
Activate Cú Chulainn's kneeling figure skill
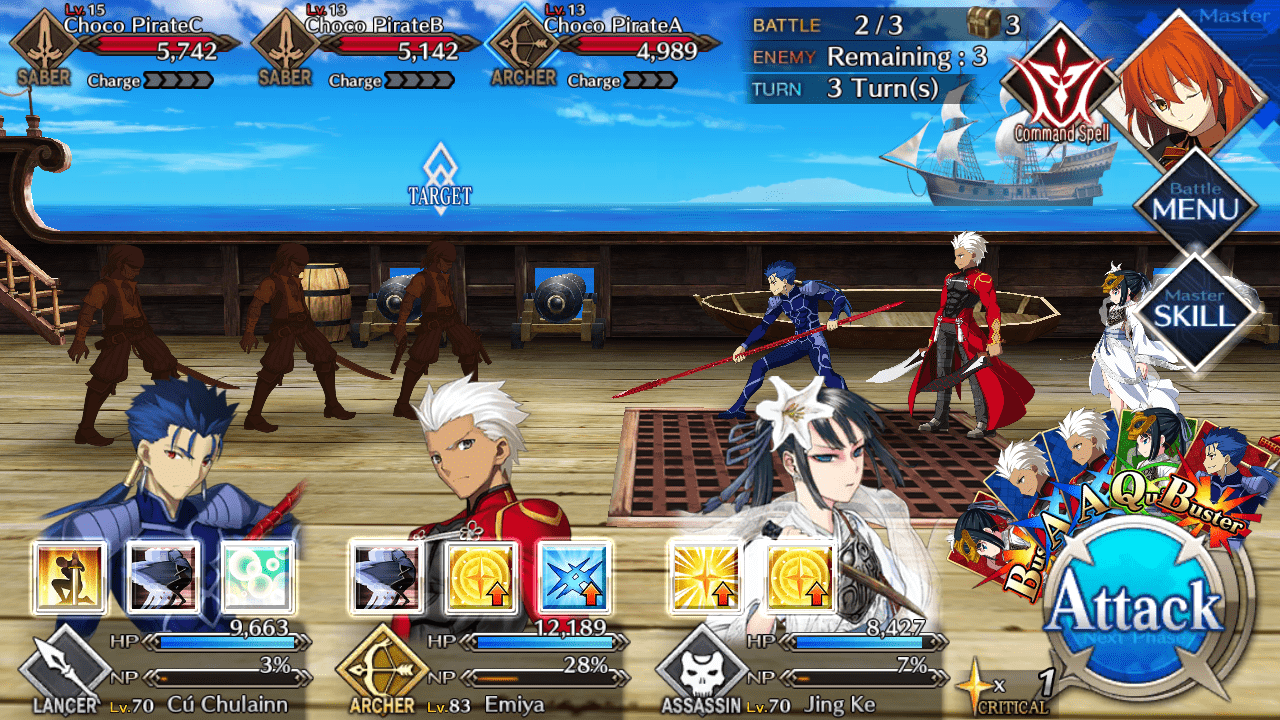69,576
